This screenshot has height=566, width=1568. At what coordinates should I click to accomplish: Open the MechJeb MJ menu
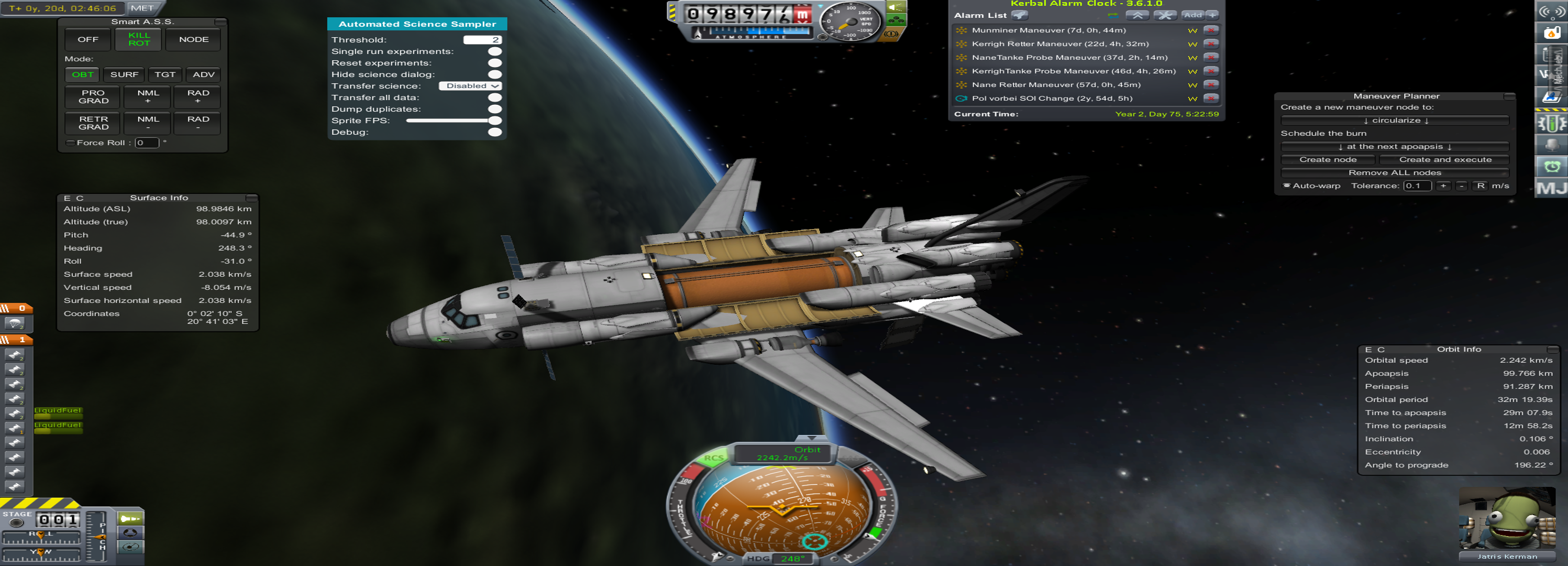(1551, 188)
